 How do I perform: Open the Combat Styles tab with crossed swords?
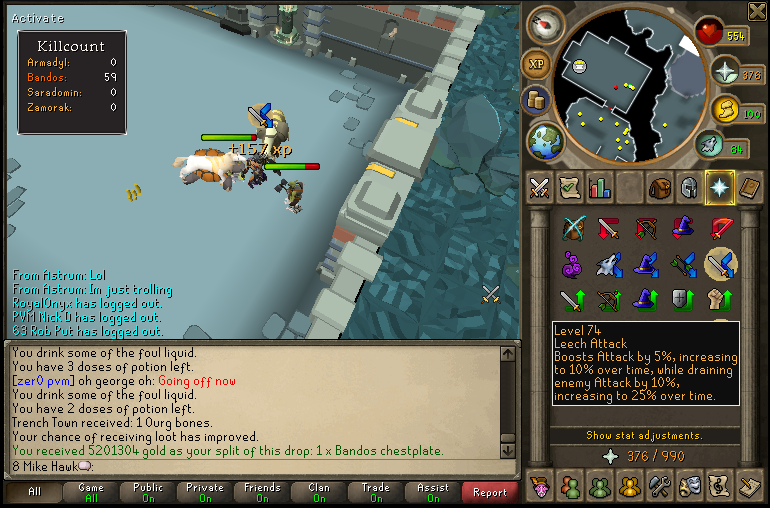(540, 187)
